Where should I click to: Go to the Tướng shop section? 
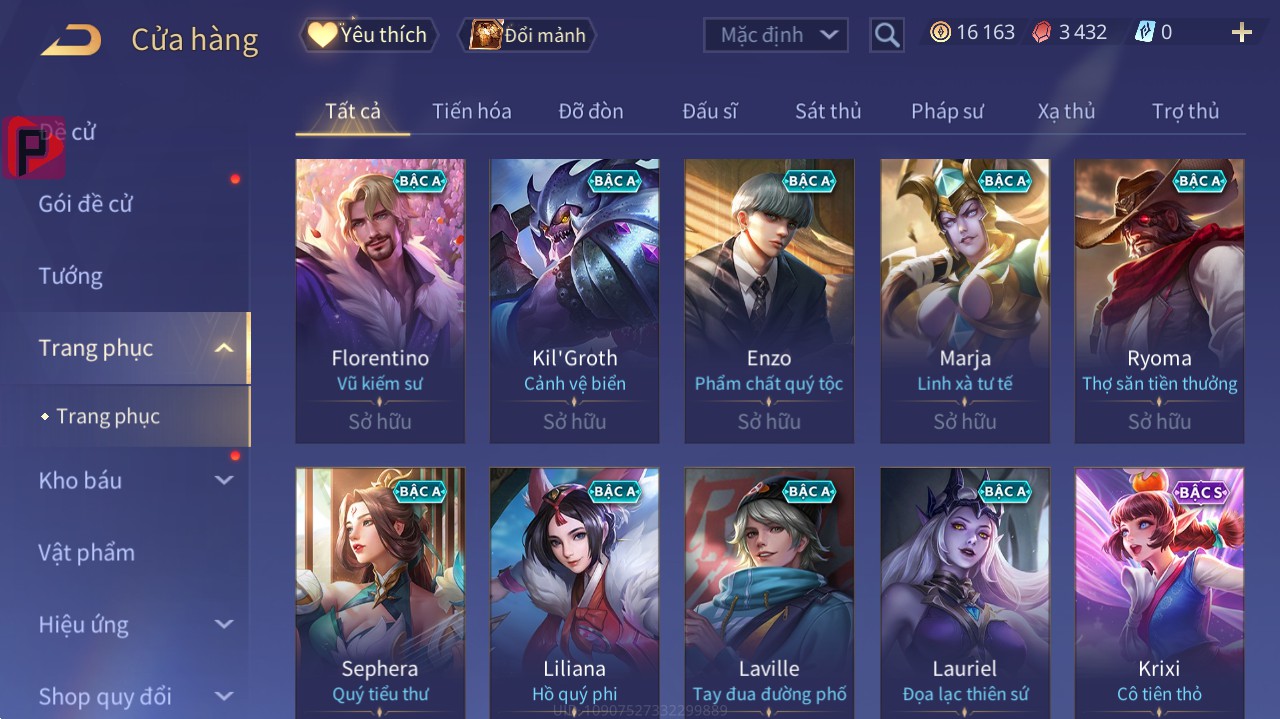(70, 276)
